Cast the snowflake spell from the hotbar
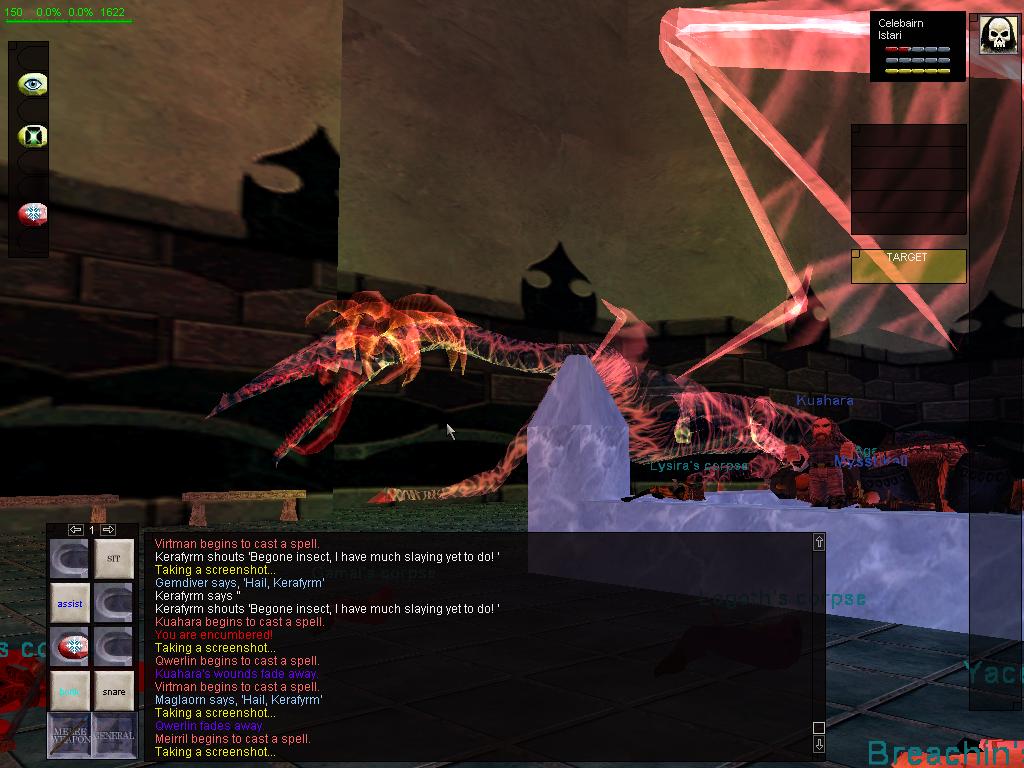This screenshot has width=1024, height=768. coord(70,648)
